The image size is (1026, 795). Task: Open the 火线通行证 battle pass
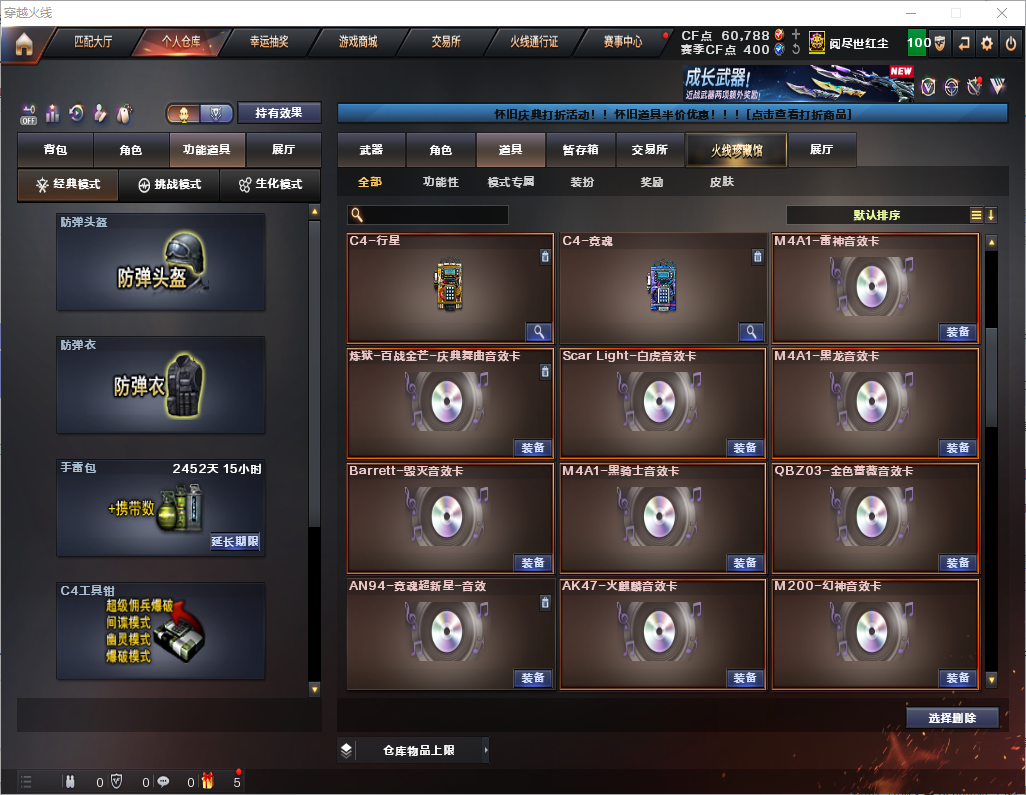(534, 42)
